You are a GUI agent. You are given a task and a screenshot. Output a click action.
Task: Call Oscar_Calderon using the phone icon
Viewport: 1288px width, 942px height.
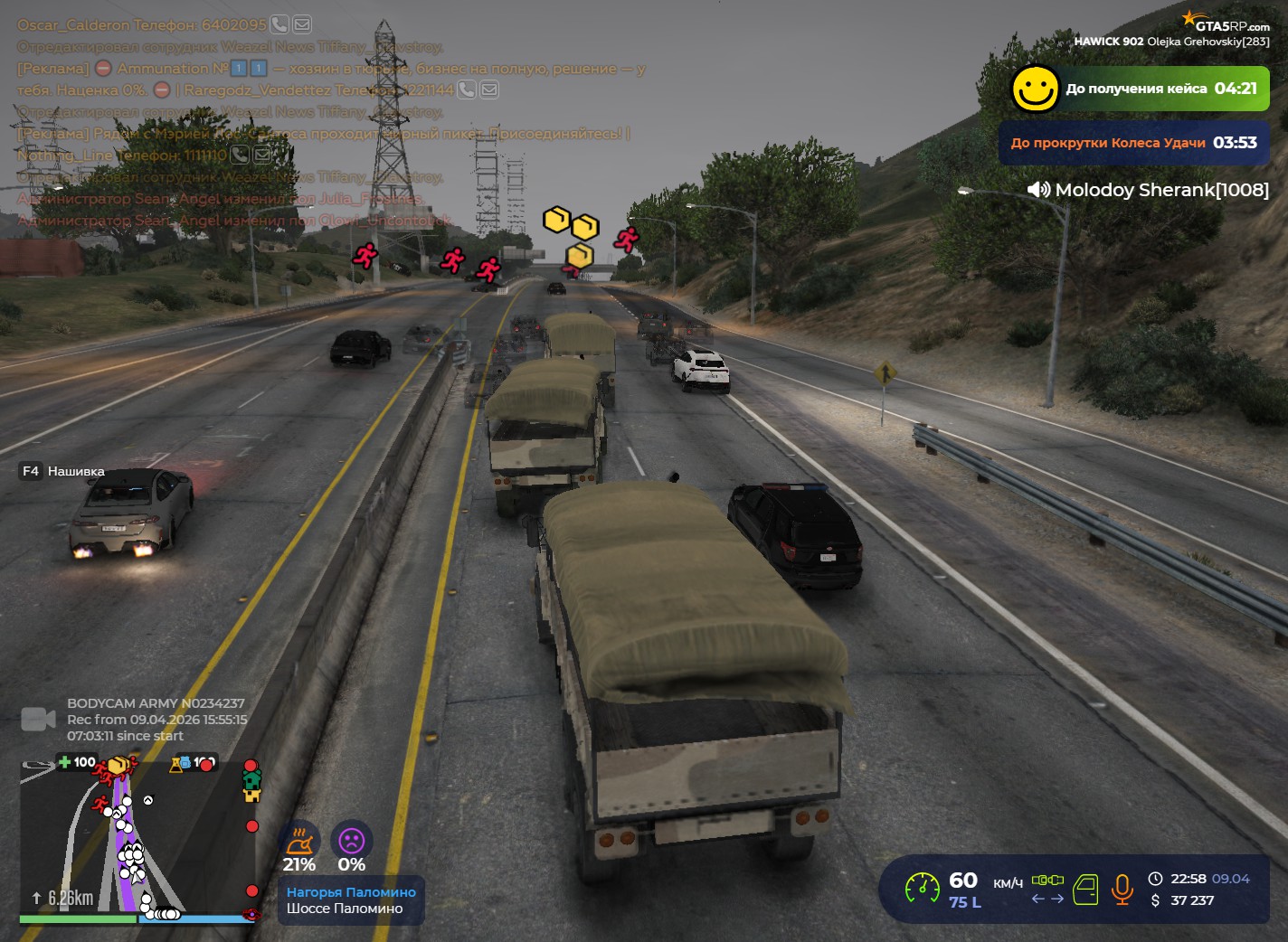click(x=279, y=24)
